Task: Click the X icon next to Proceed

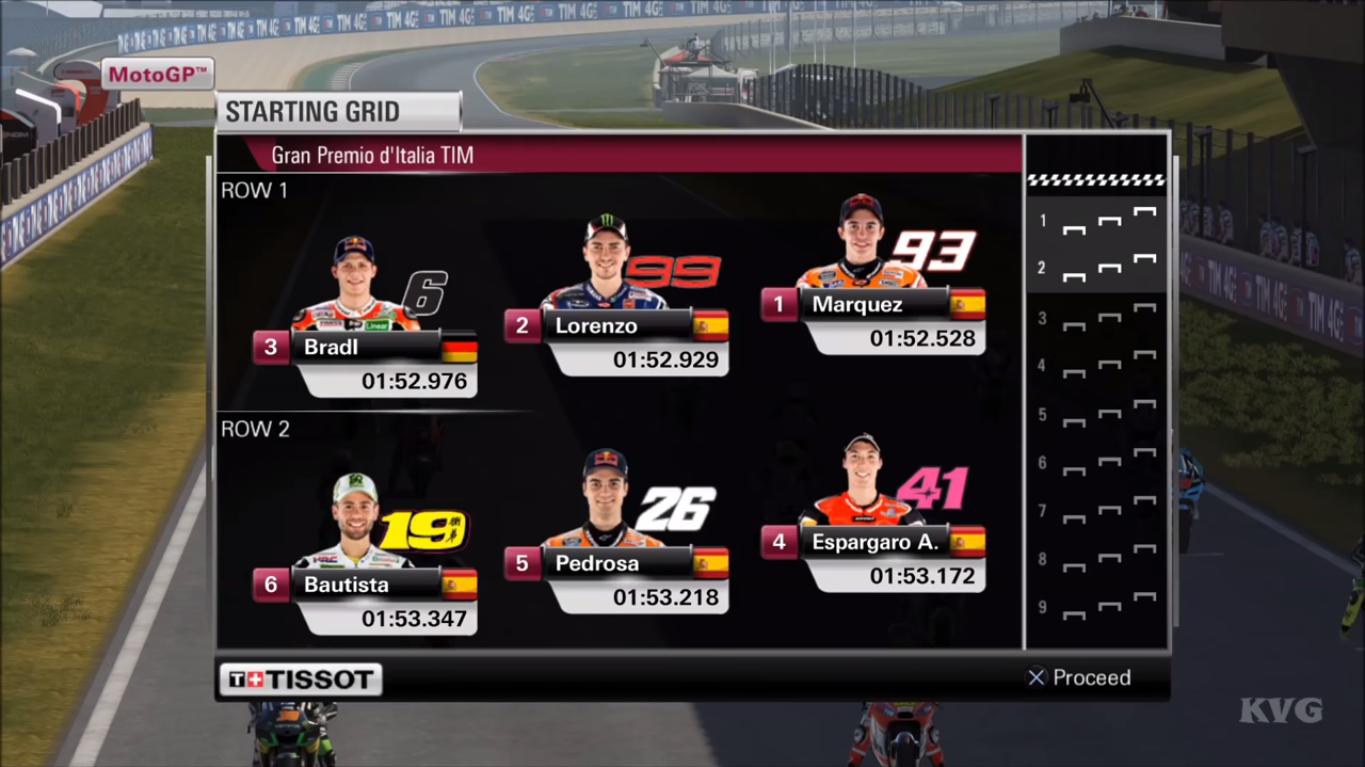Action: [x=1035, y=677]
